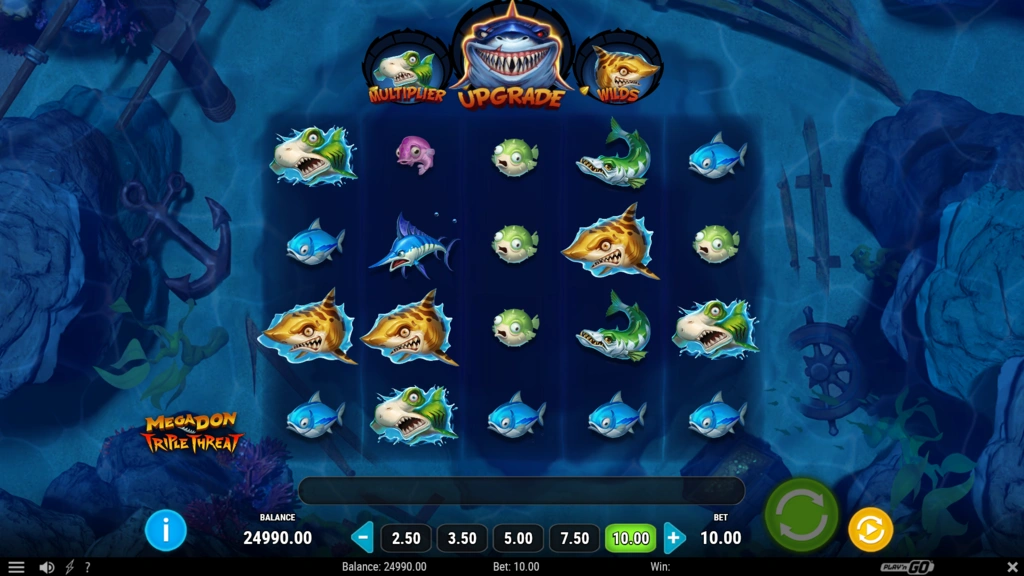Select the 2.50 bet amount
Image resolution: width=1024 pixels, height=576 pixels.
tap(406, 538)
